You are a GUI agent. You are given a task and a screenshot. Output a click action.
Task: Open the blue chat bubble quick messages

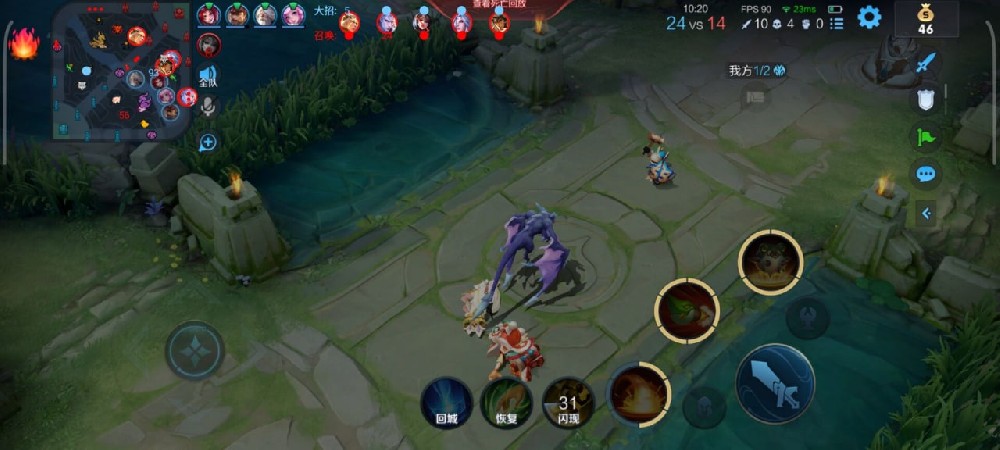coord(926,173)
